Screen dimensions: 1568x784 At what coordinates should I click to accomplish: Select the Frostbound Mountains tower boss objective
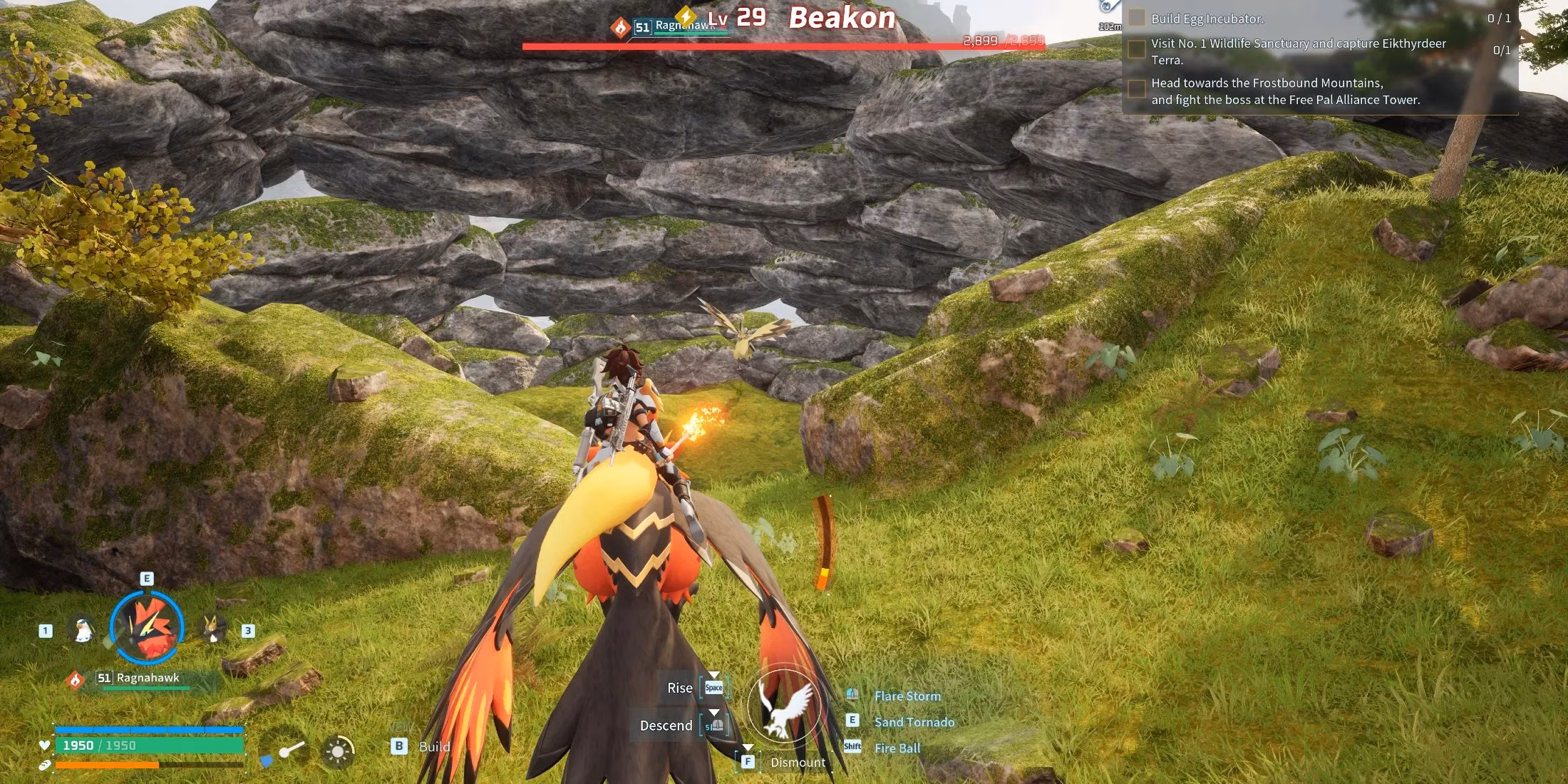coord(1285,91)
